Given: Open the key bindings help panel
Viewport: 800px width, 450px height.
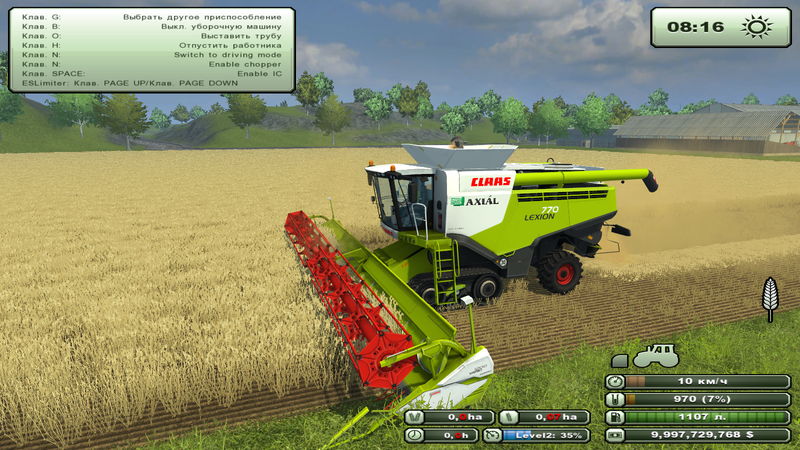Looking at the screenshot, I should (152, 49).
